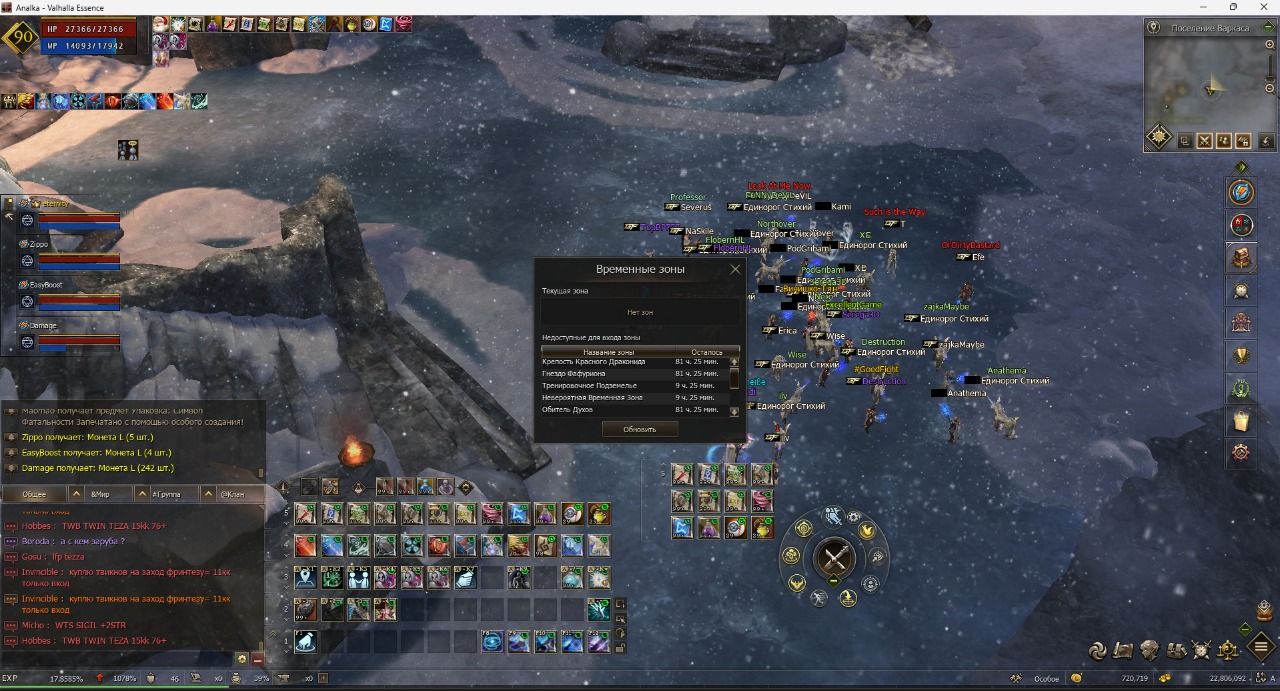Switch to the &Мир chat tab

100,494
